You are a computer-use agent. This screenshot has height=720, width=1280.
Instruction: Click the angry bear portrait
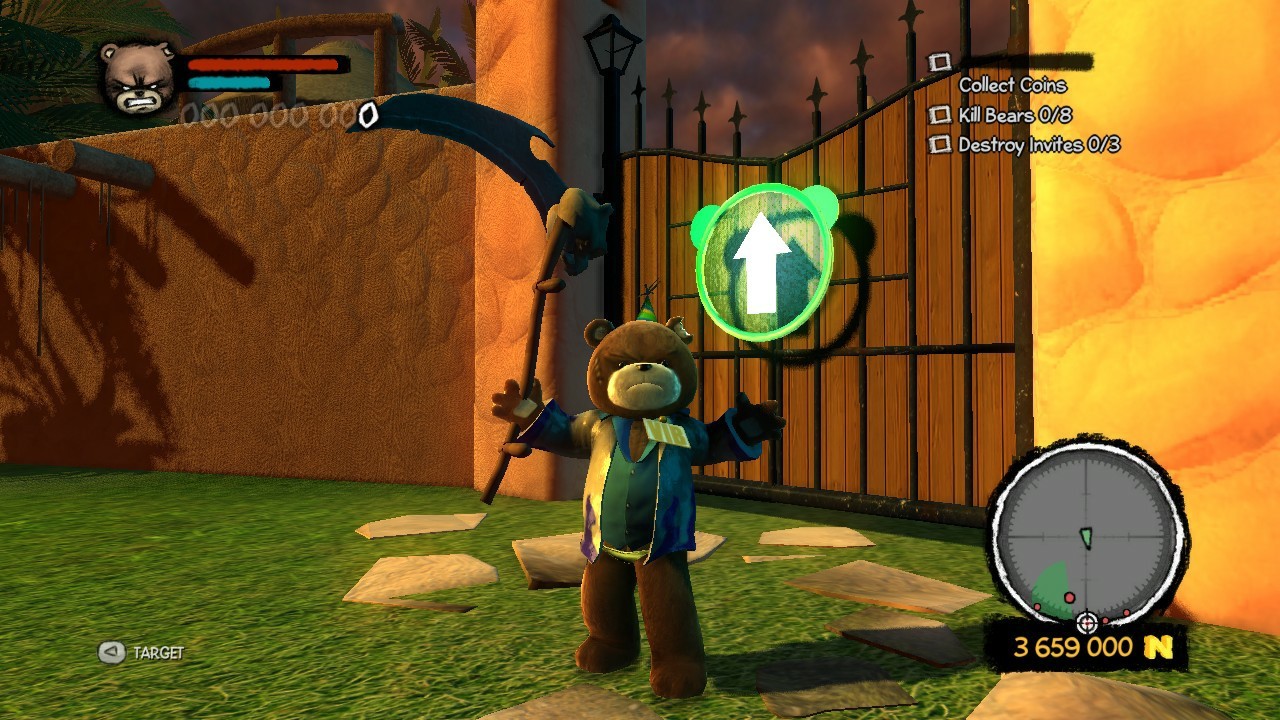click(x=138, y=78)
